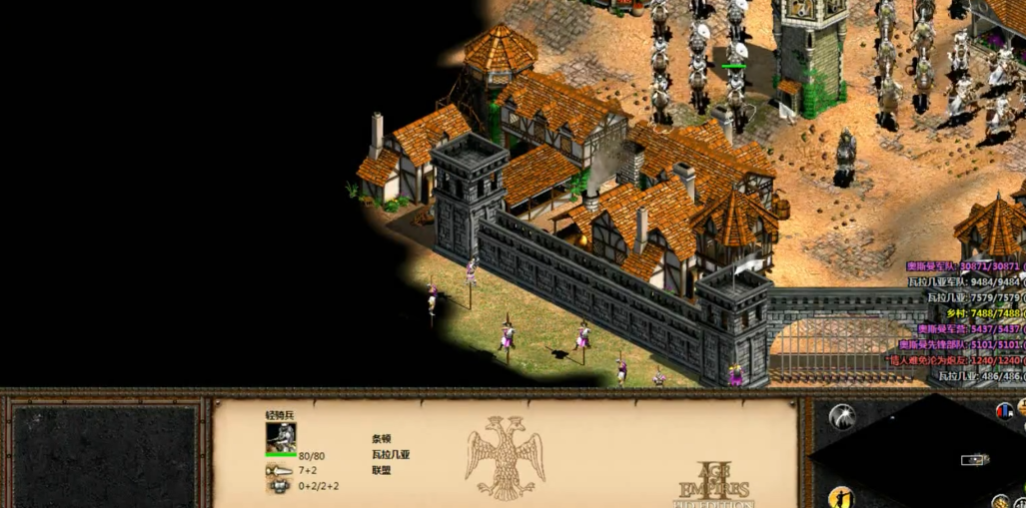Toggle the red and blue minimap mode button
The image size is (1026, 508).
tap(1004, 410)
